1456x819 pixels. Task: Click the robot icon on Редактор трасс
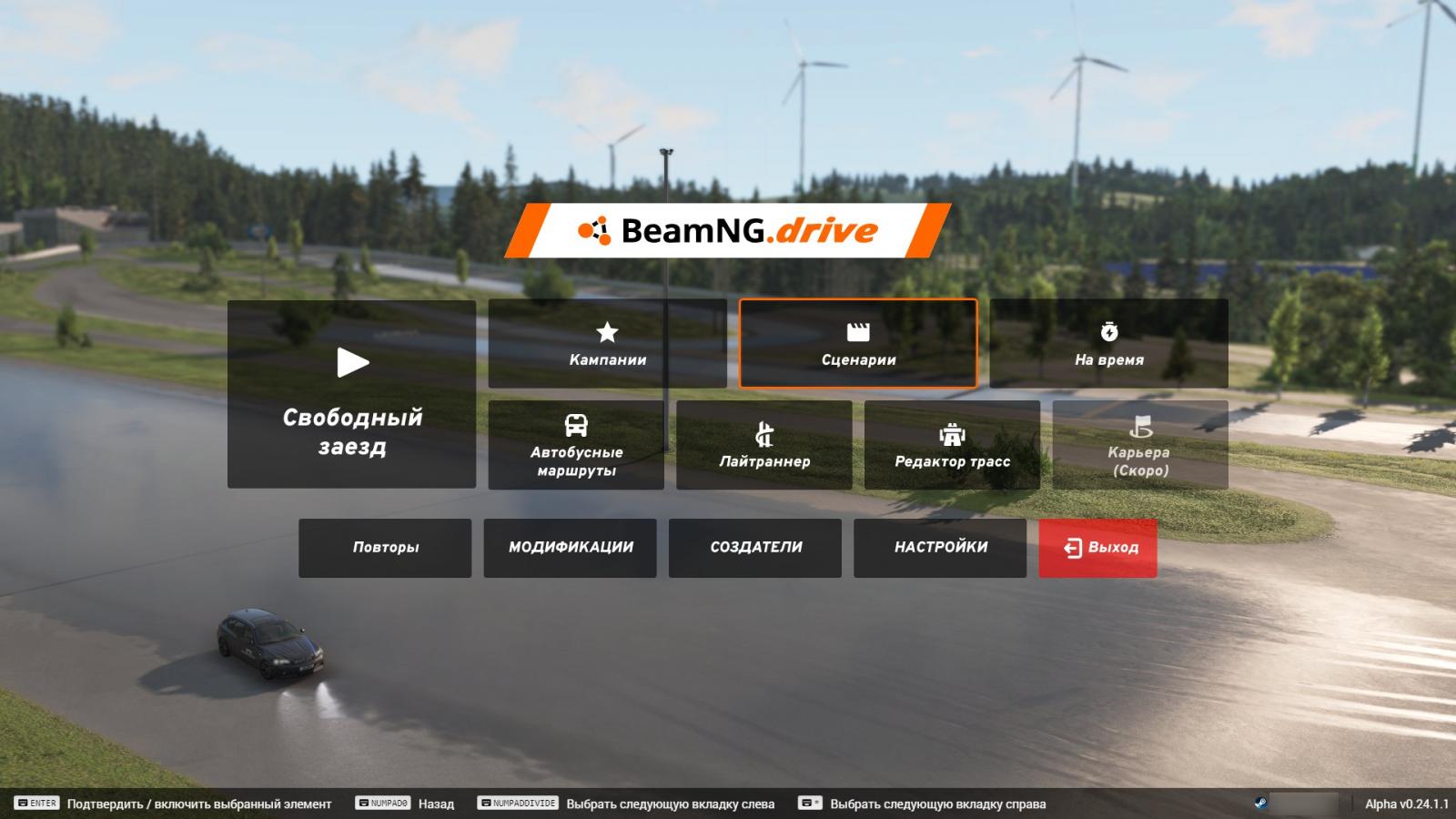(x=952, y=435)
